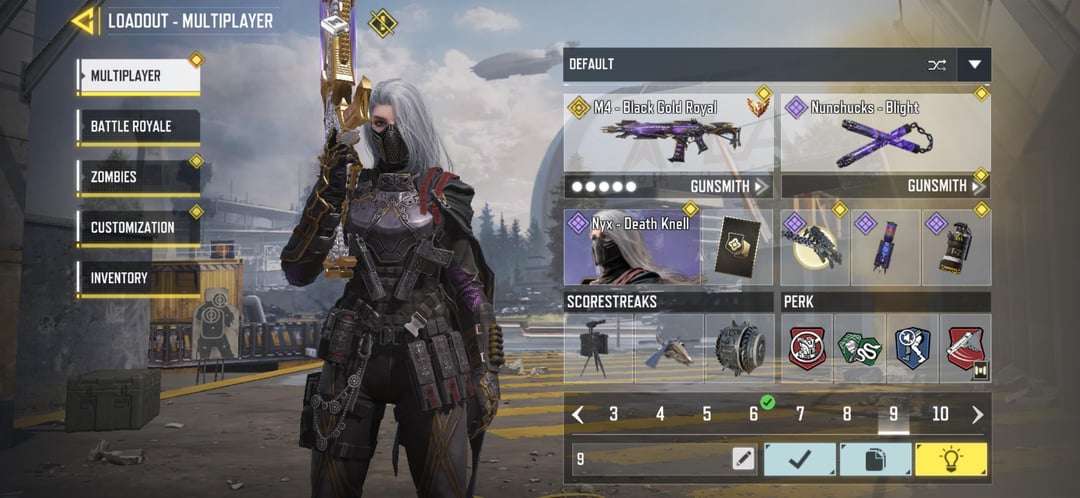1080x498 pixels.
Task: Open the Battle Royale loadout section
Action: click(x=138, y=127)
